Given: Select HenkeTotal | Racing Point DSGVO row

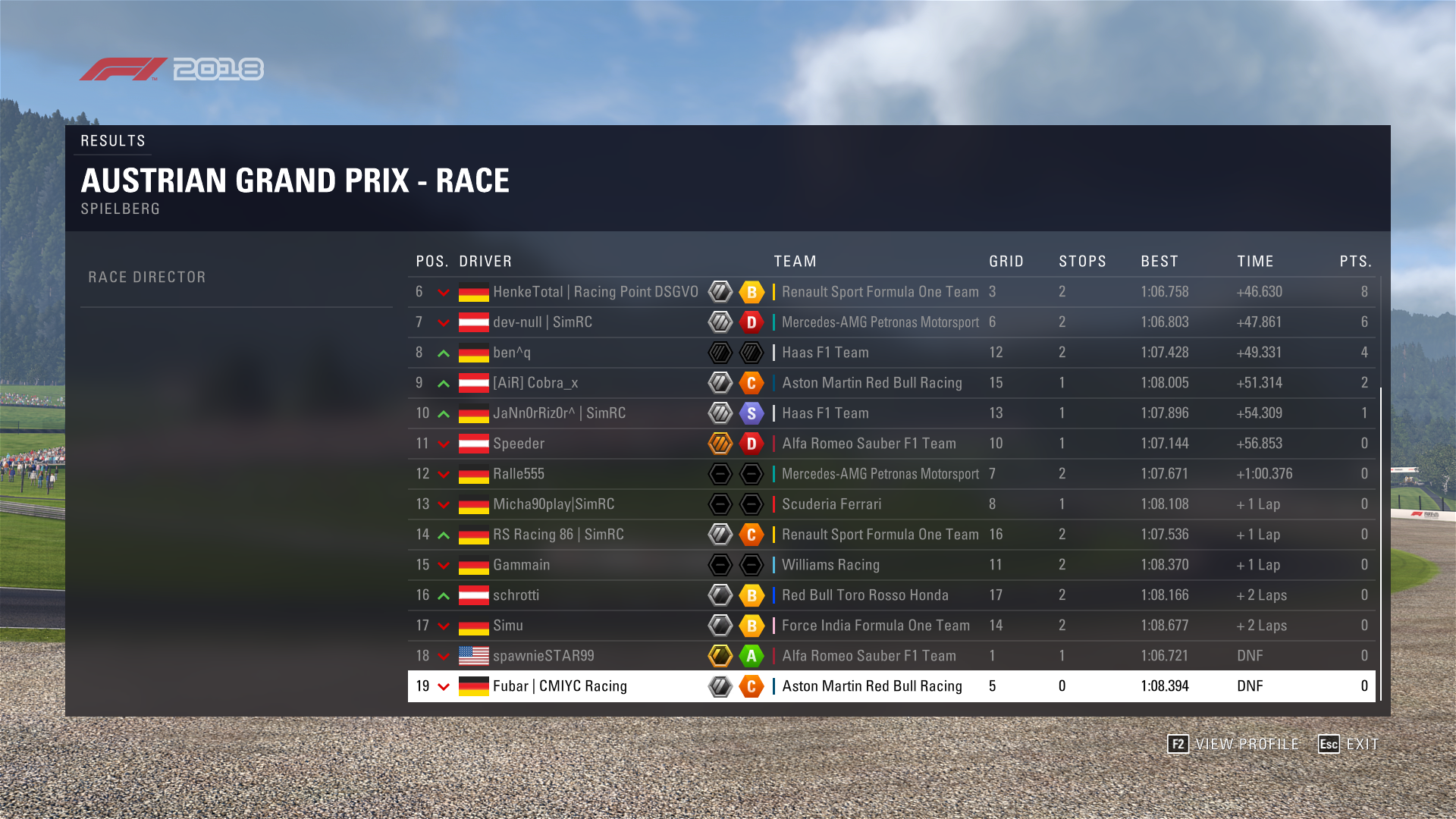Looking at the screenshot, I should point(595,292).
